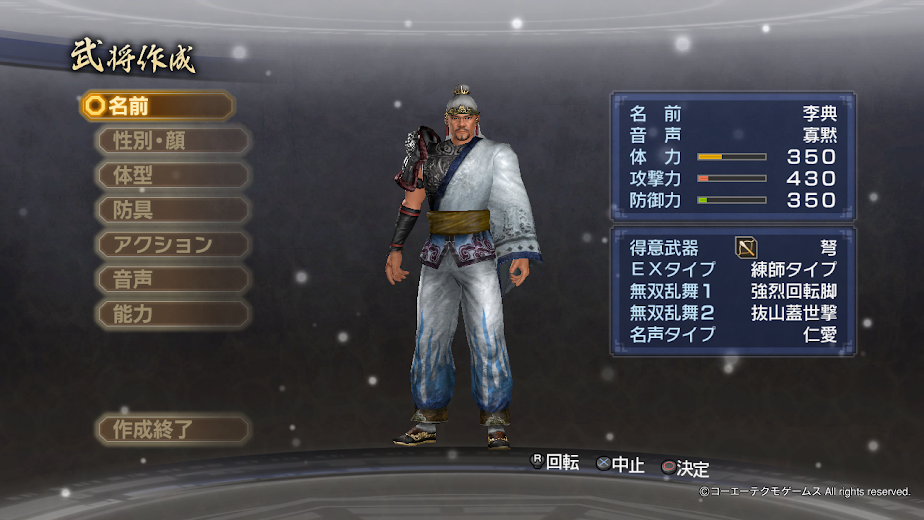Open the 防具 (Armor) menu
The height and width of the screenshot is (520, 924).
pyautogui.click(x=172, y=210)
